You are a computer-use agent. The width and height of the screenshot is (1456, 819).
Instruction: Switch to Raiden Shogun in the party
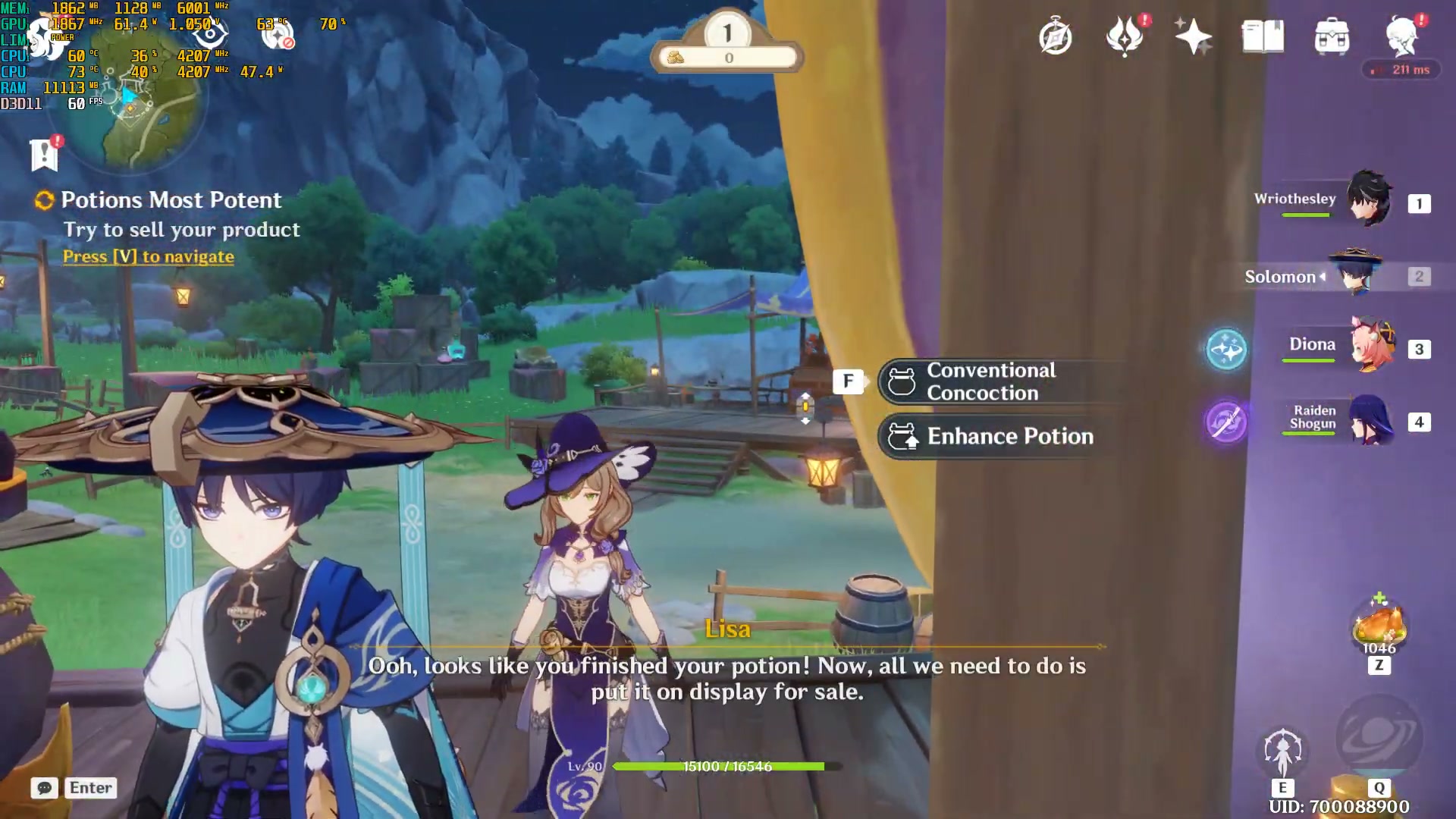point(1370,419)
